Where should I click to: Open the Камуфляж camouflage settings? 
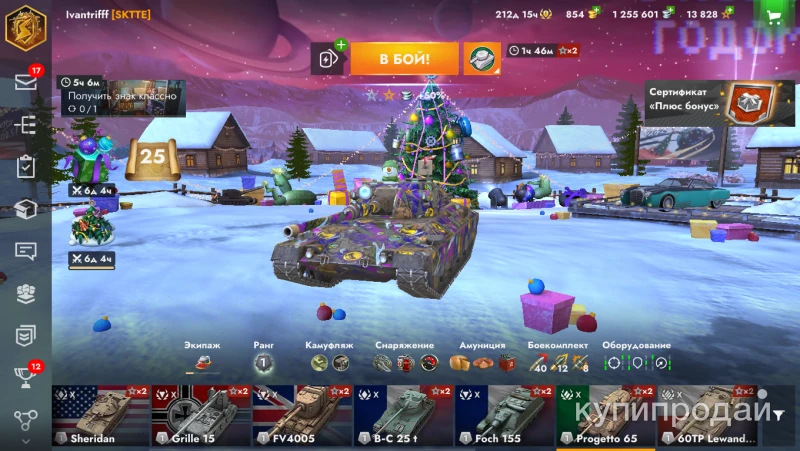pyautogui.click(x=329, y=362)
